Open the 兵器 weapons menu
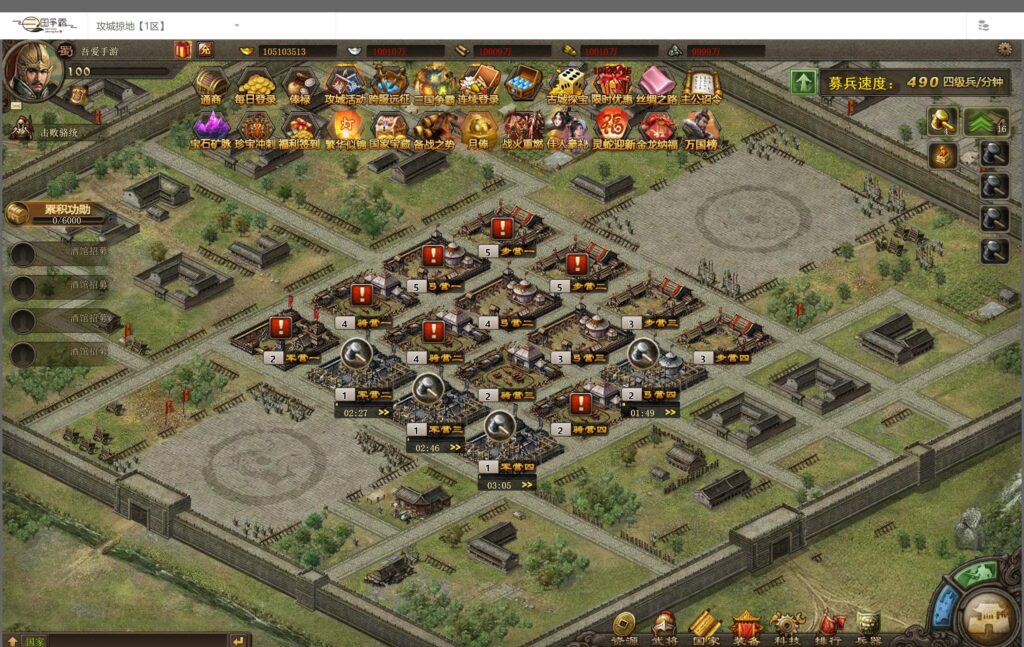 coord(868,627)
